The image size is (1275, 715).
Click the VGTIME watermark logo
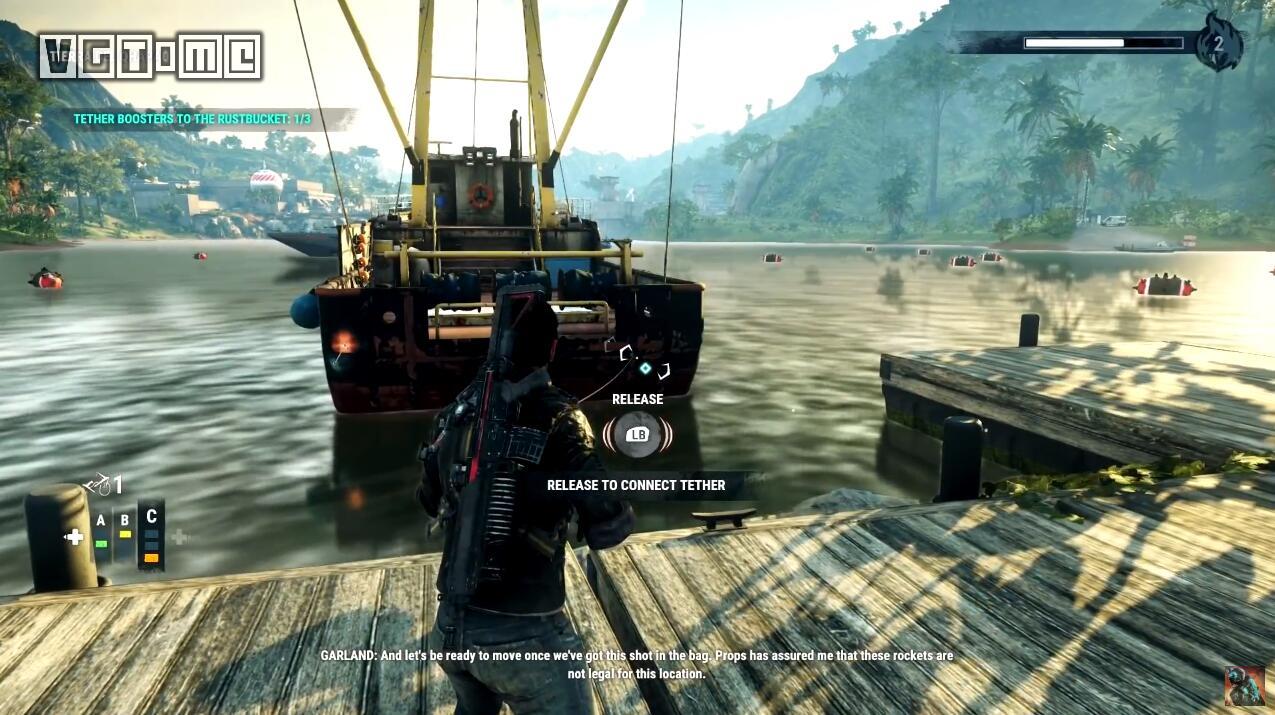[151, 56]
